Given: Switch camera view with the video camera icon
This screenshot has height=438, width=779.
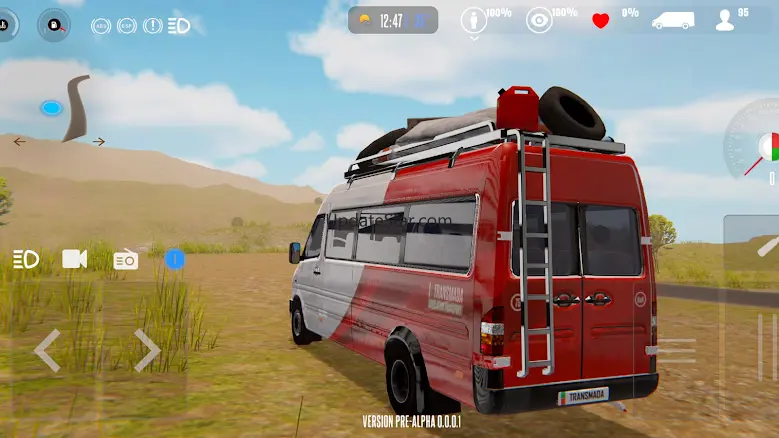Looking at the screenshot, I should pyautogui.click(x=75, y=260).
